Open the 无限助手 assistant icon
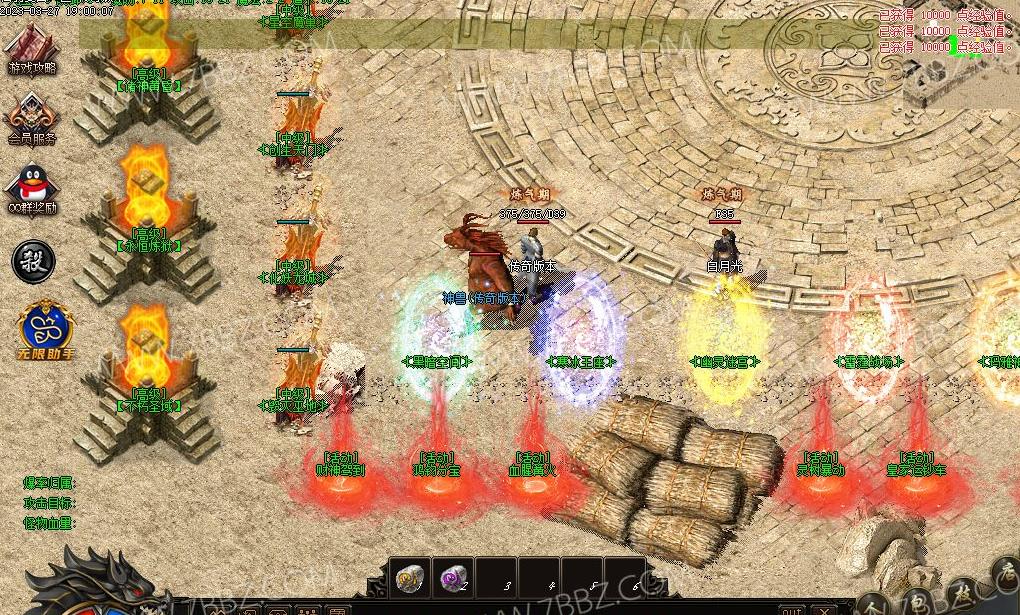Screen dimensions: 1020x615 44,326
